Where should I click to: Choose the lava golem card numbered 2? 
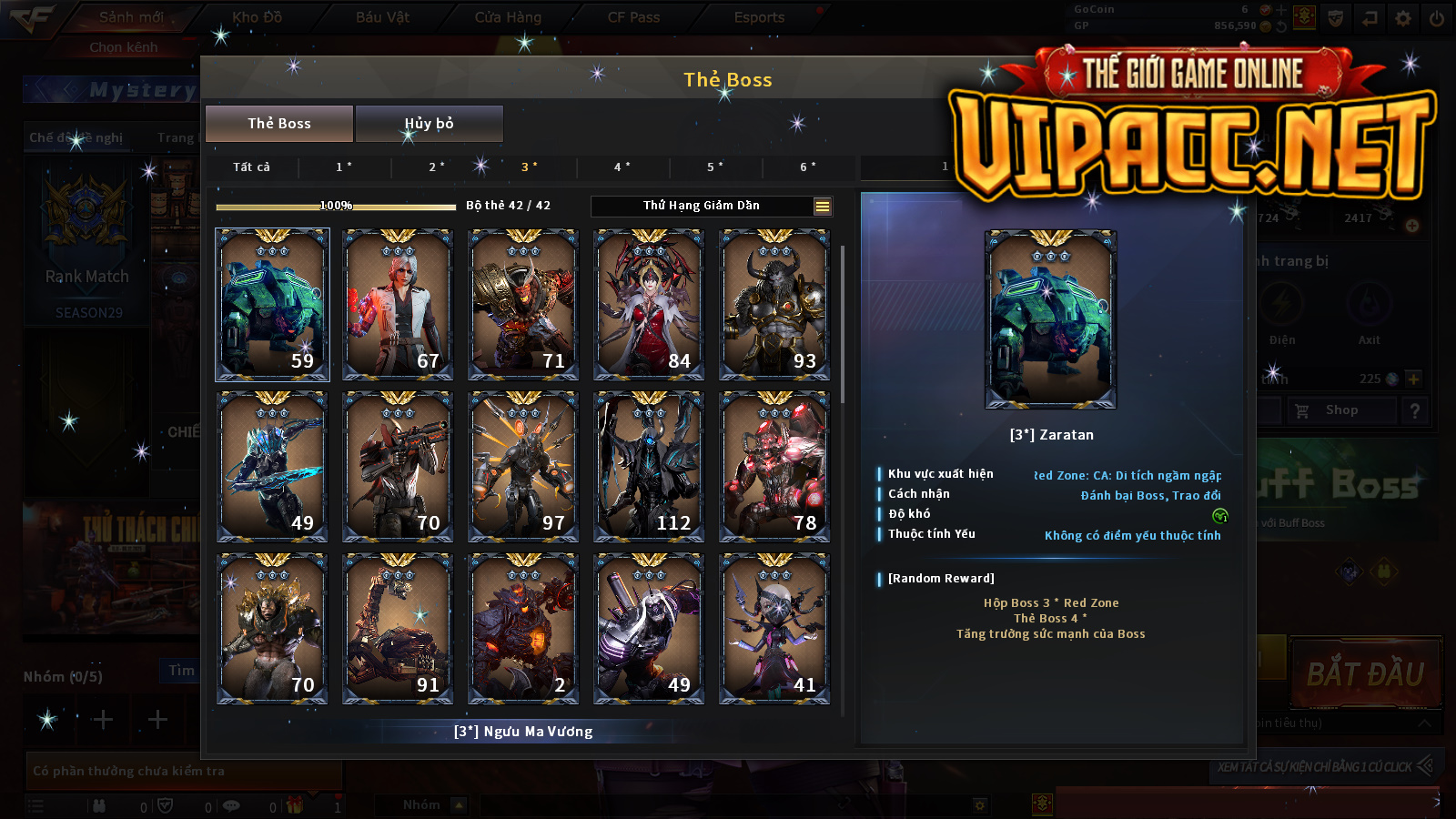tap(523, 629)
